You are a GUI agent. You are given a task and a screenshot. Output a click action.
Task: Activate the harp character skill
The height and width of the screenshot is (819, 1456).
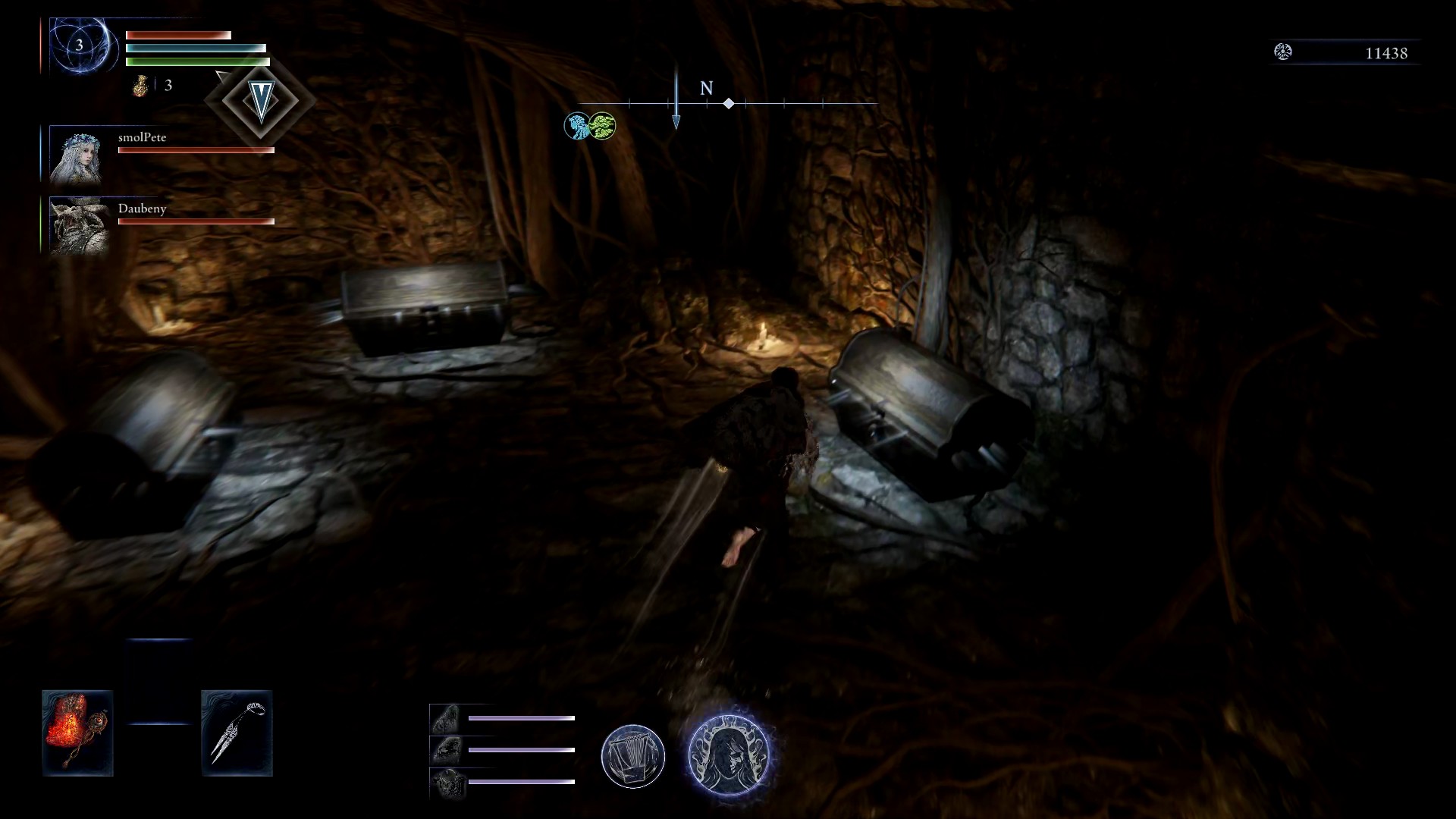[633, 756]
